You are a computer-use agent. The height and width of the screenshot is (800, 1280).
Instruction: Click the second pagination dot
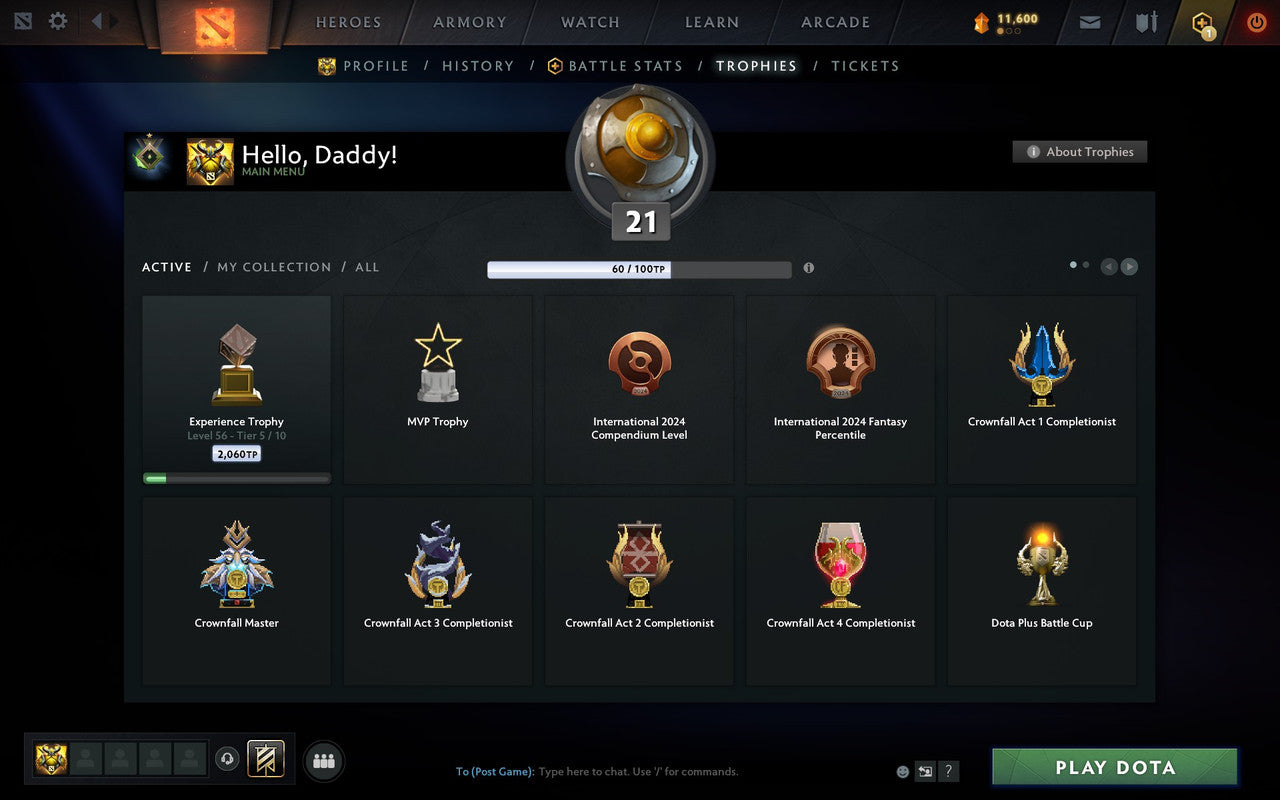pos(1085,264)
